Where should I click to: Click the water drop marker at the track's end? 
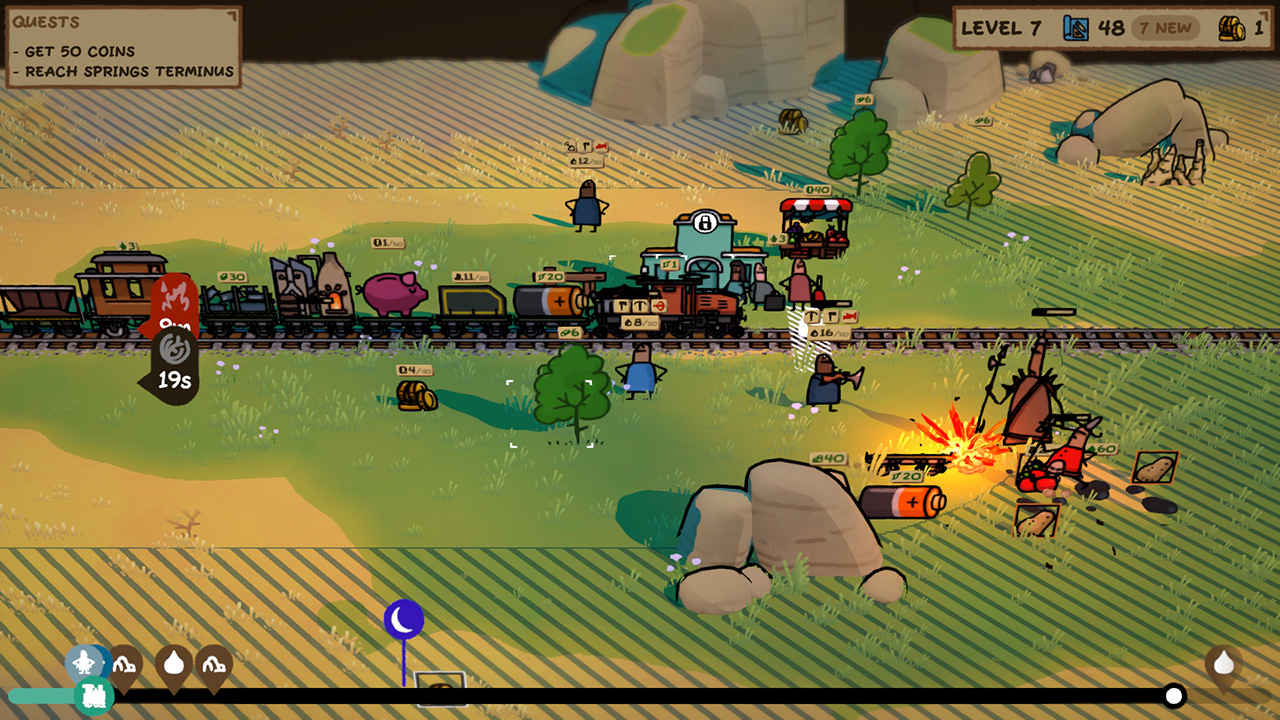click(1222, 662)
